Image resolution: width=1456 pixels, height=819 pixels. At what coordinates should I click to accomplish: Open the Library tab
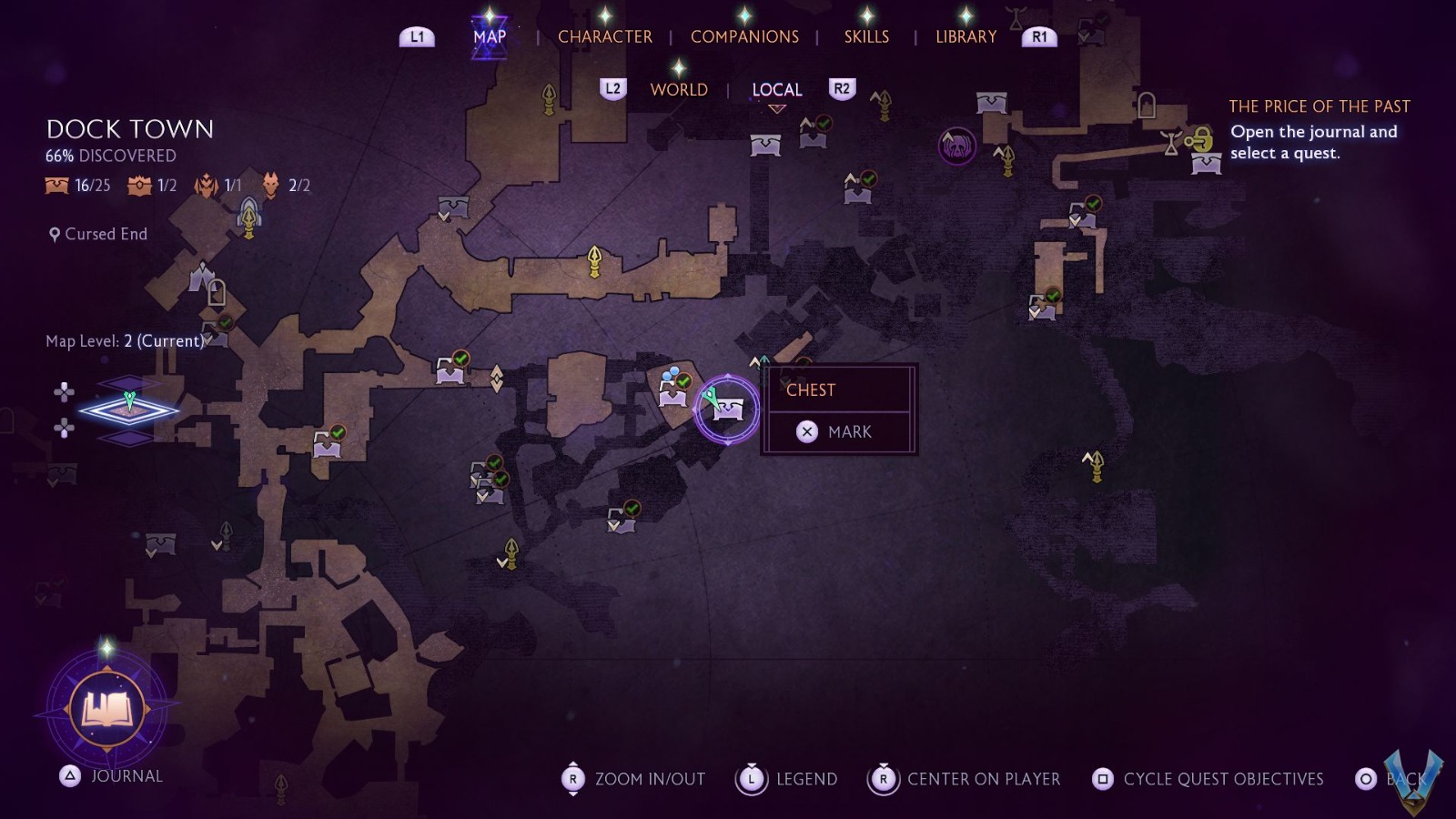tap(966, 36)
